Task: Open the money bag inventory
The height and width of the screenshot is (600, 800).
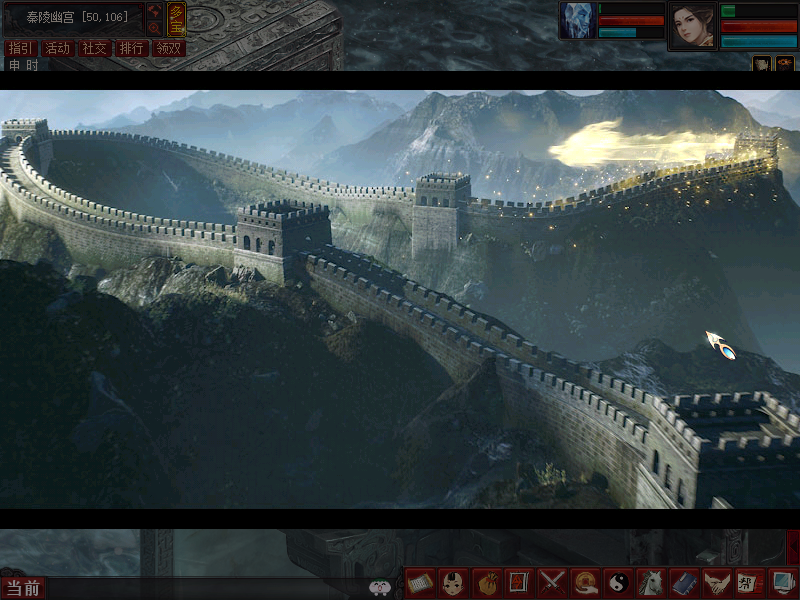Action: [486, 582]
